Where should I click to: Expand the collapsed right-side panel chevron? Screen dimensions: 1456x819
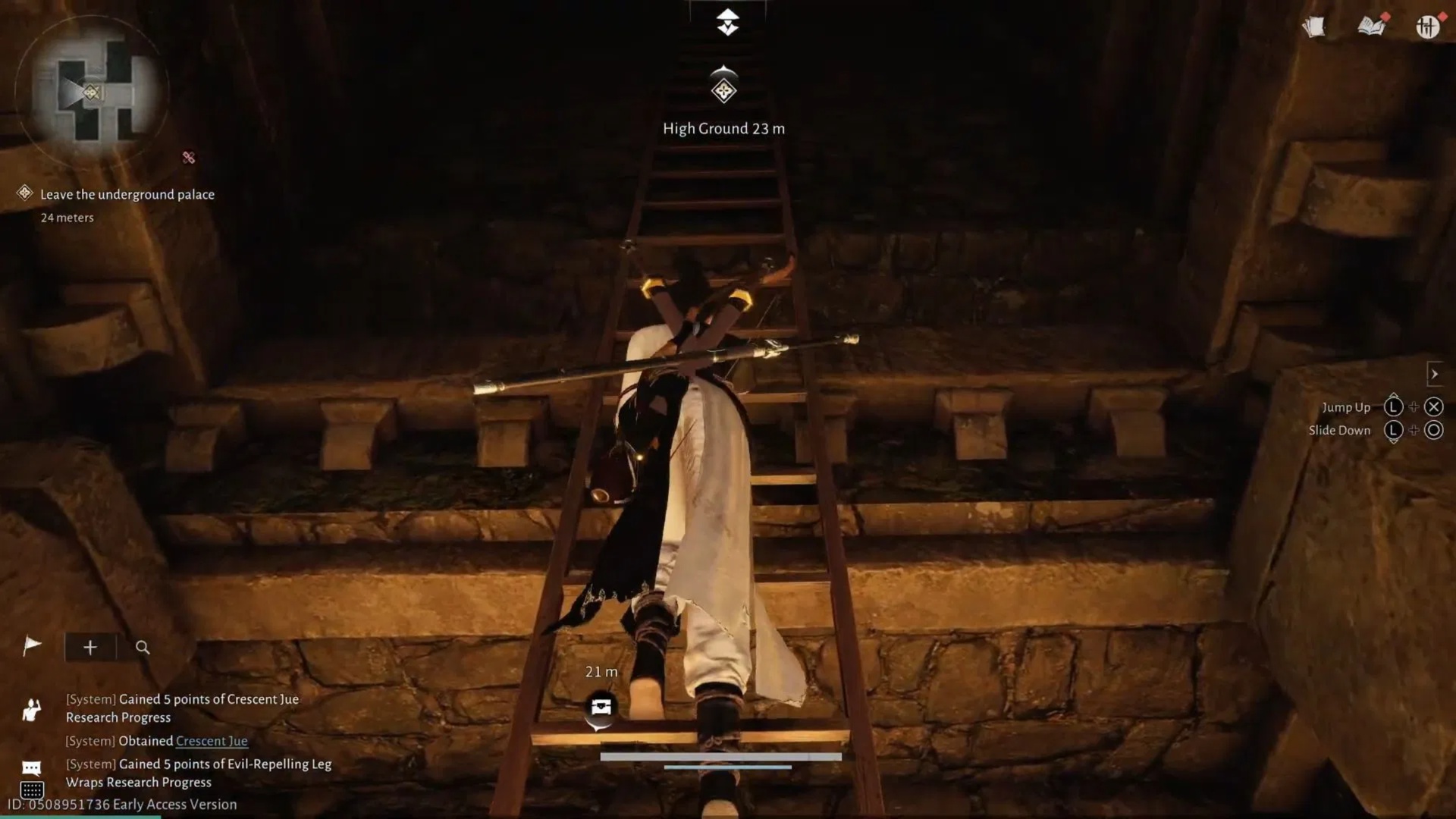[1436, 373]
